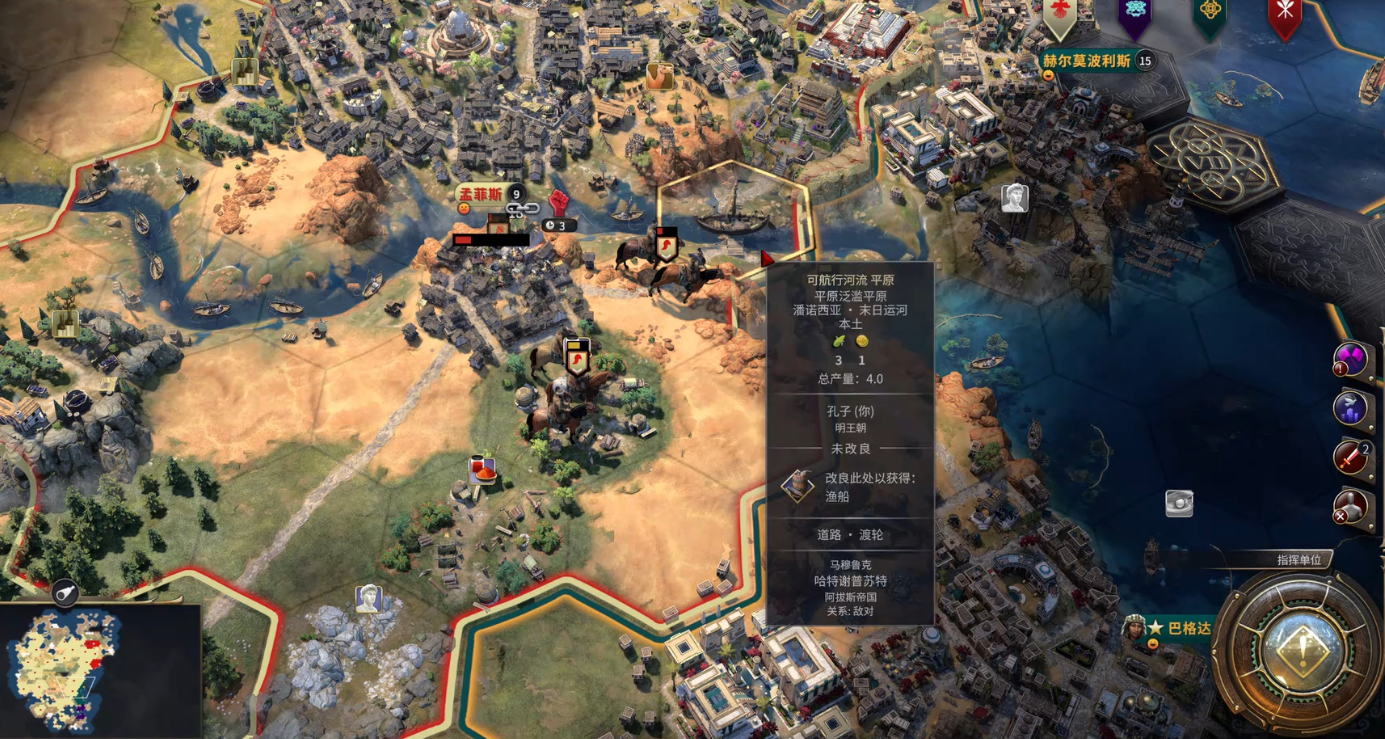Screen dimensions: 1385x739
Task: Open the red sword combat notification
Action: [1351, 457]
